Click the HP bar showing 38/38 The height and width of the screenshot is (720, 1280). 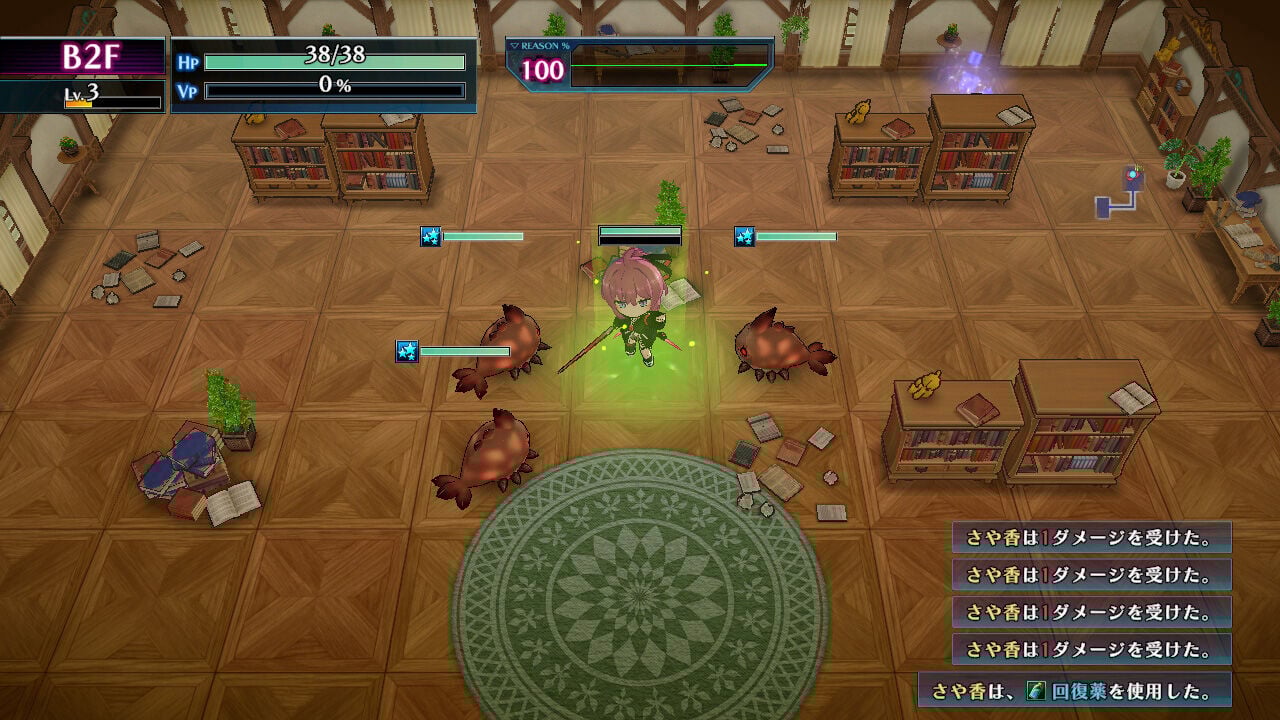(335, 61)
